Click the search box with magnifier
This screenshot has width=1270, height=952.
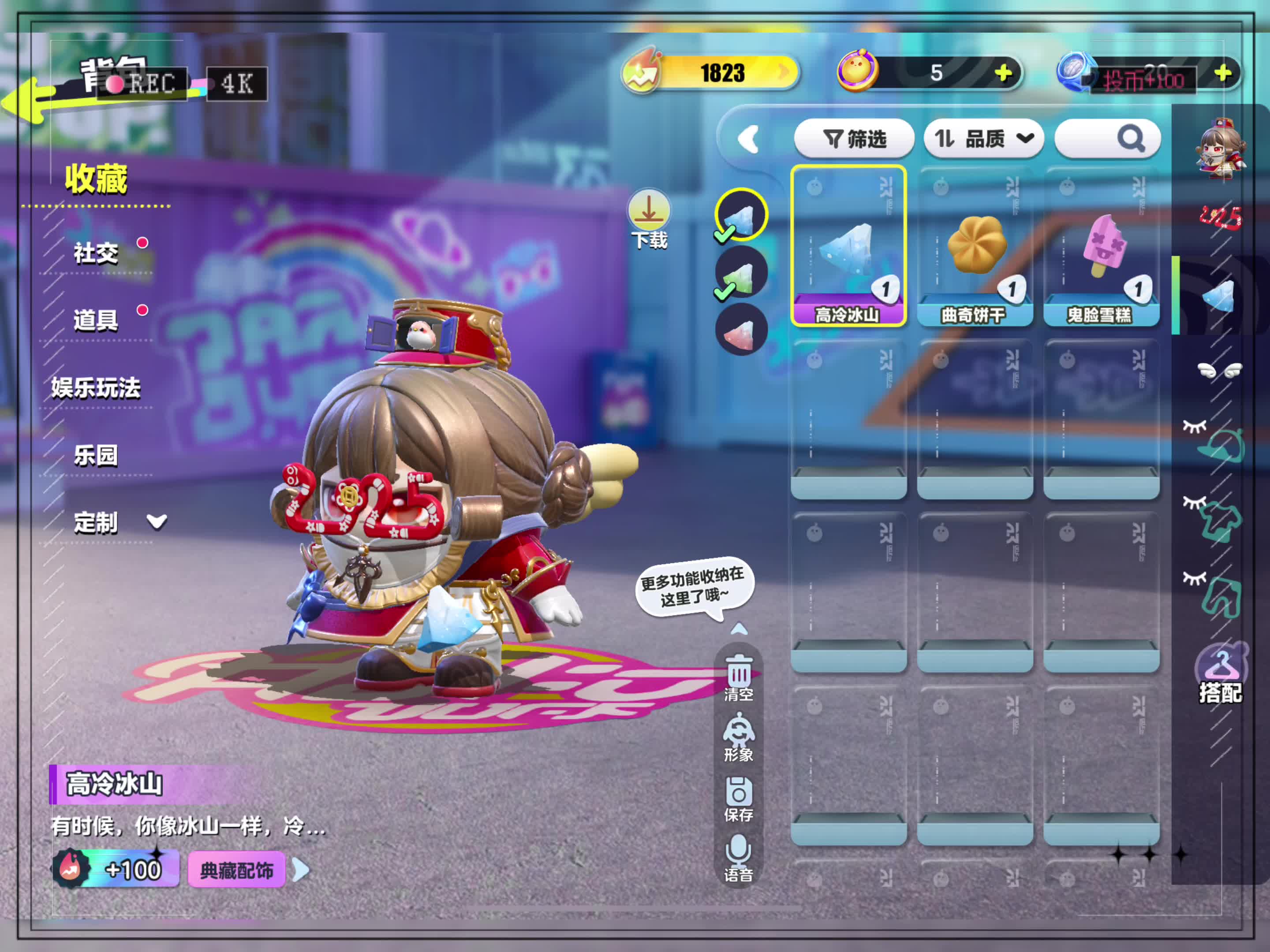pos(1108,138)
